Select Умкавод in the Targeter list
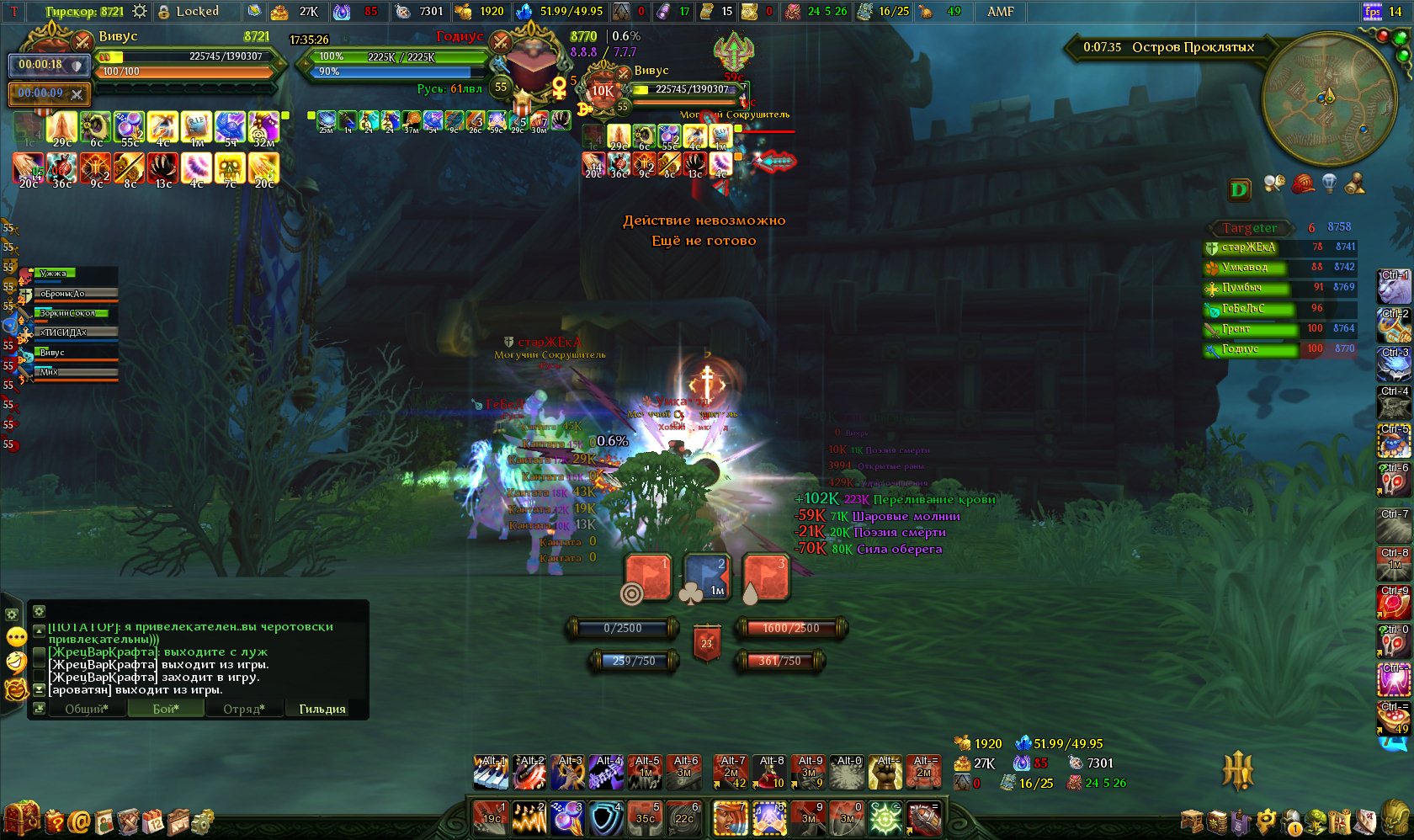 [1246, 268]
